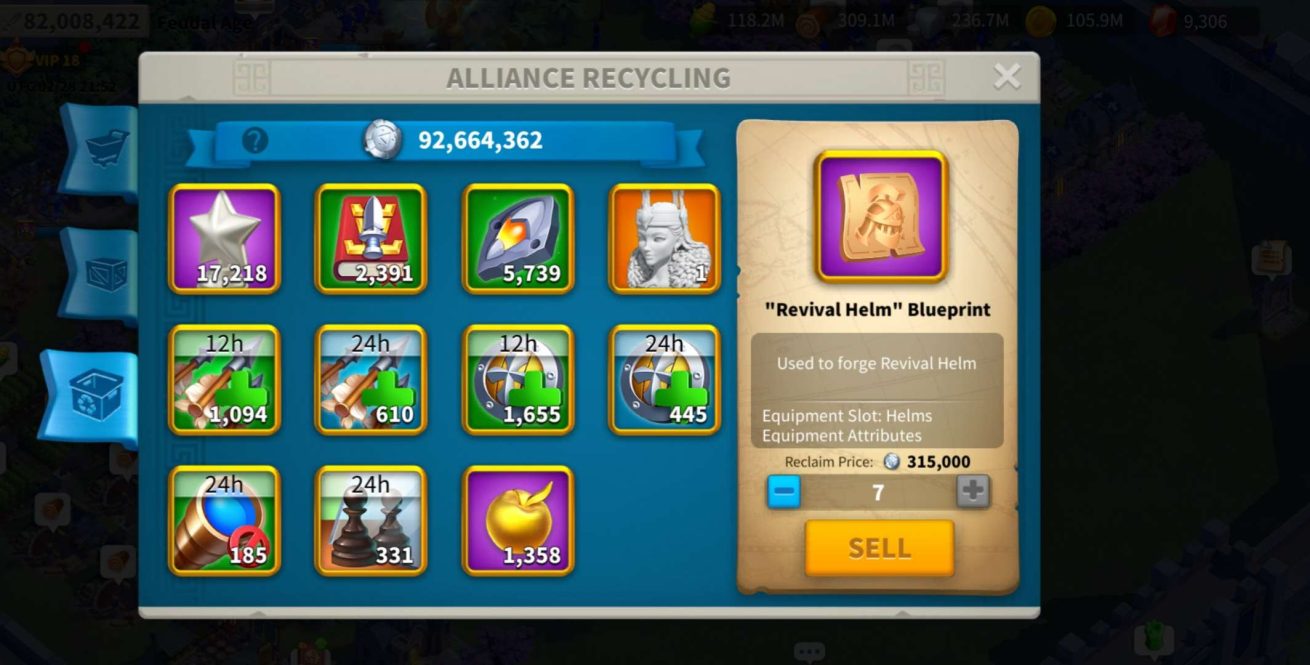The width and height of the screenshot is (1310, 665).
Task: Select the recycling bin tab
Action: coord(94,396)
